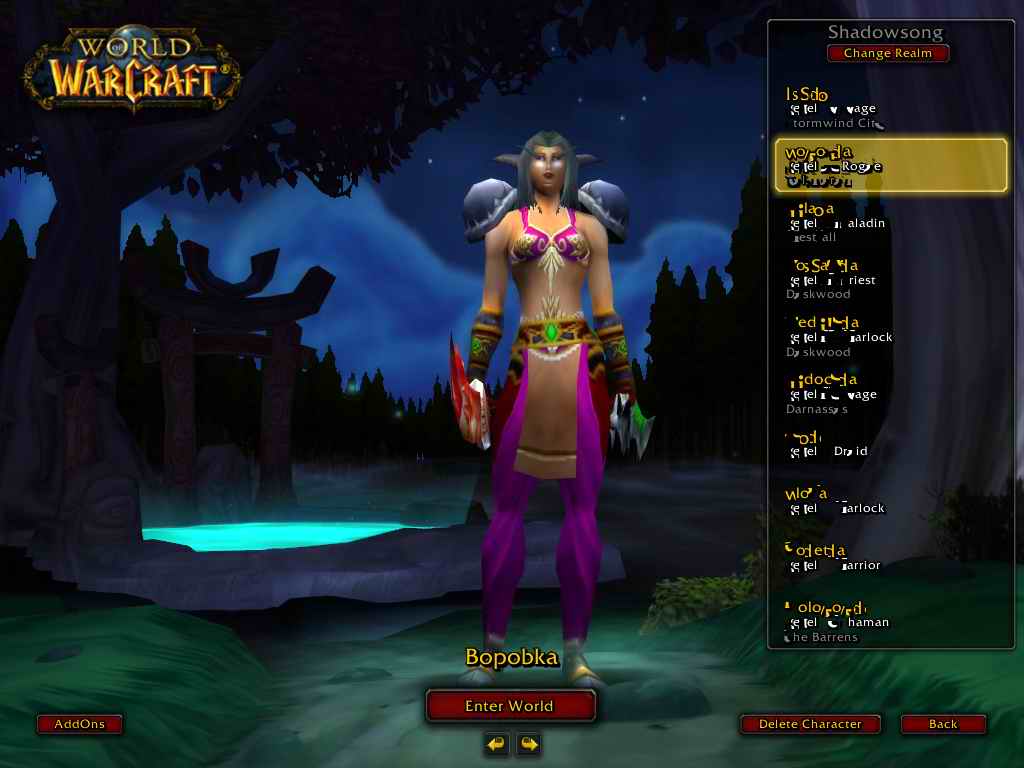The image size is (1024, 768).
Task: Choose Delete Character
Action: [810, 724]
